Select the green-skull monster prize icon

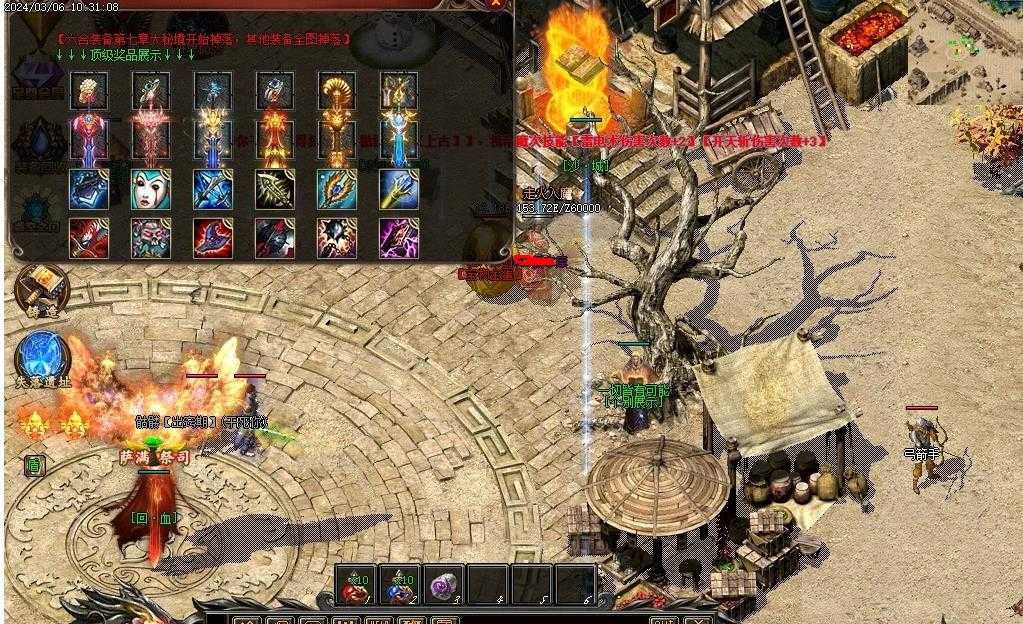tap(150, 238)
